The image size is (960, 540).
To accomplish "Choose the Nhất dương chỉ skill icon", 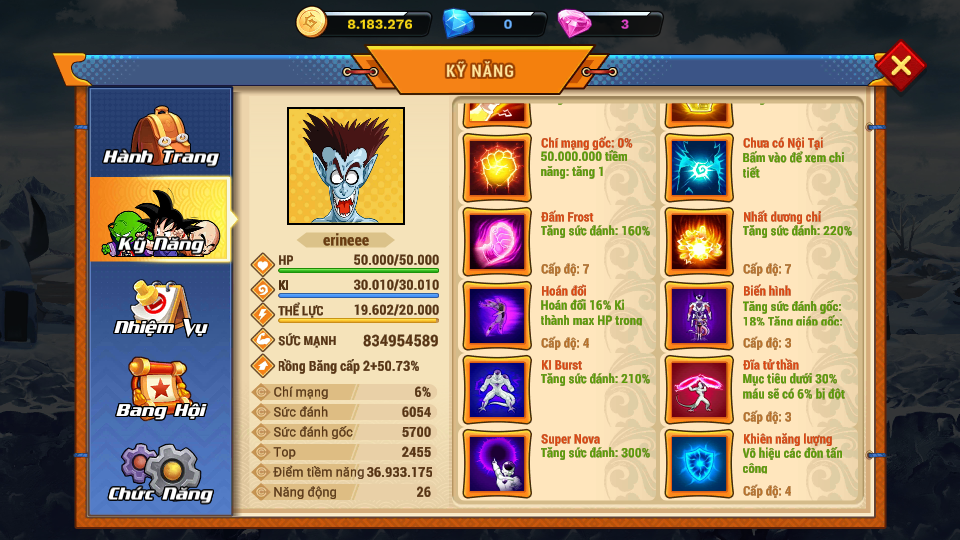I will click(698, 241).
